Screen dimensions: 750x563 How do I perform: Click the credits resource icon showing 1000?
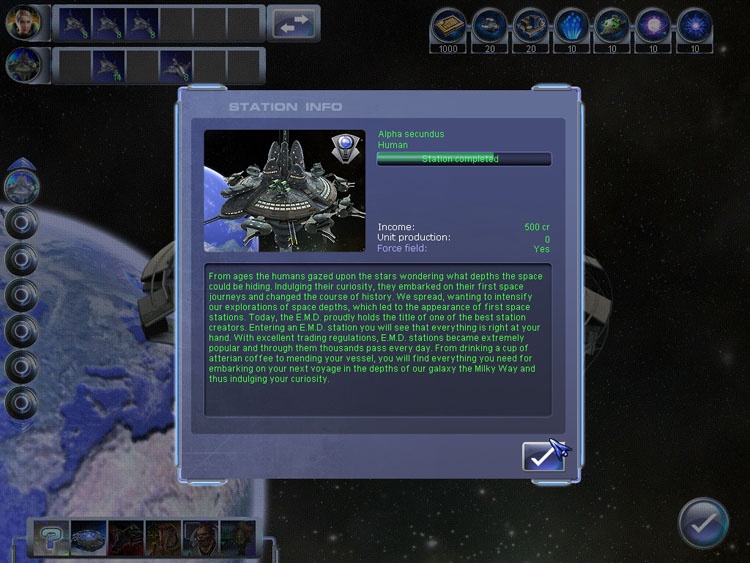coord(448,24)
